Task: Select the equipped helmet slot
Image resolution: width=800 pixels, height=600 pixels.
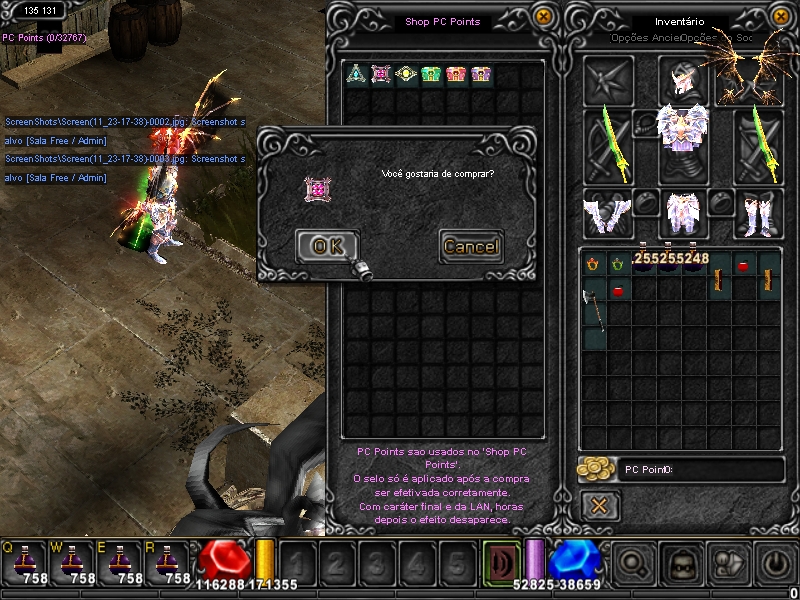Action: [x=684, y=79]
